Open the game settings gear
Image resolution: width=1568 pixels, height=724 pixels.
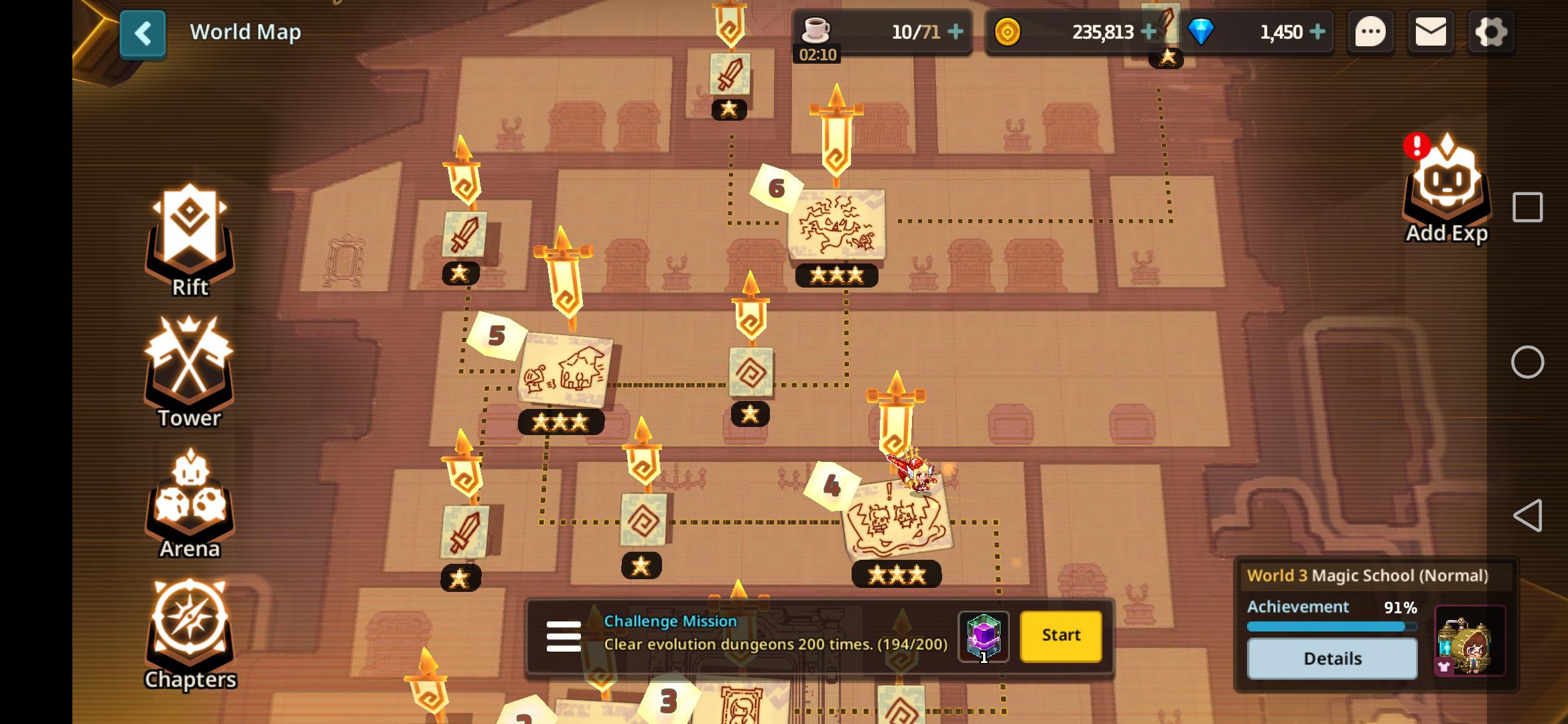pos(1491,31)
